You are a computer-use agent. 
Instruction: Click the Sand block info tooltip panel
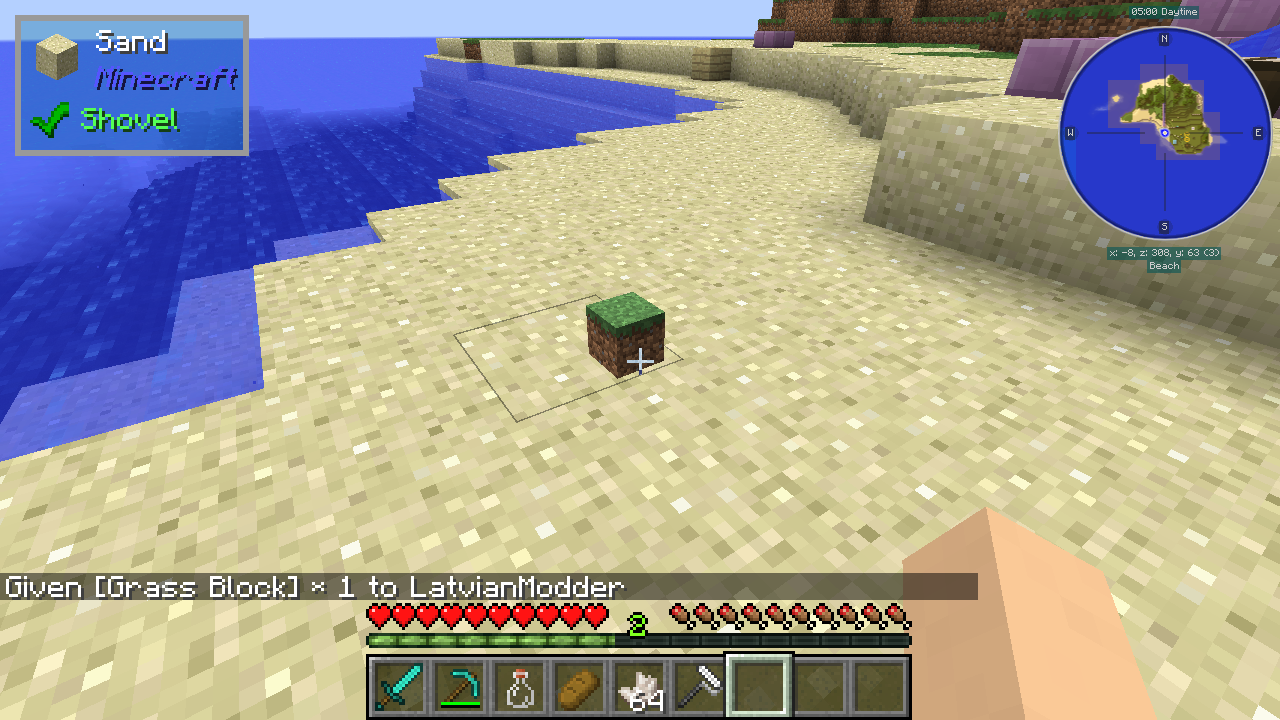[x=132, y=85]
